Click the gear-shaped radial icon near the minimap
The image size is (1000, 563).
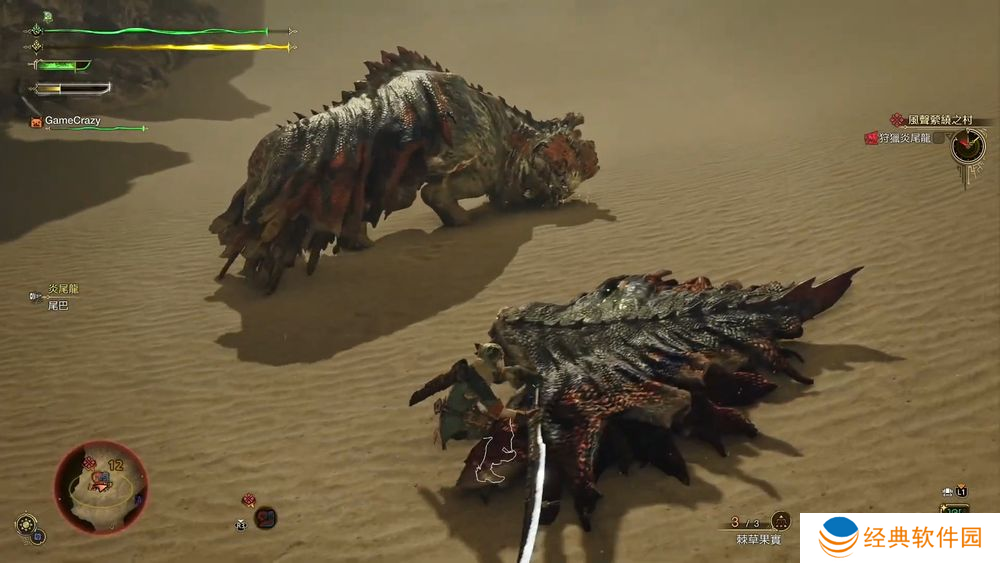click(x=24, y=523)
